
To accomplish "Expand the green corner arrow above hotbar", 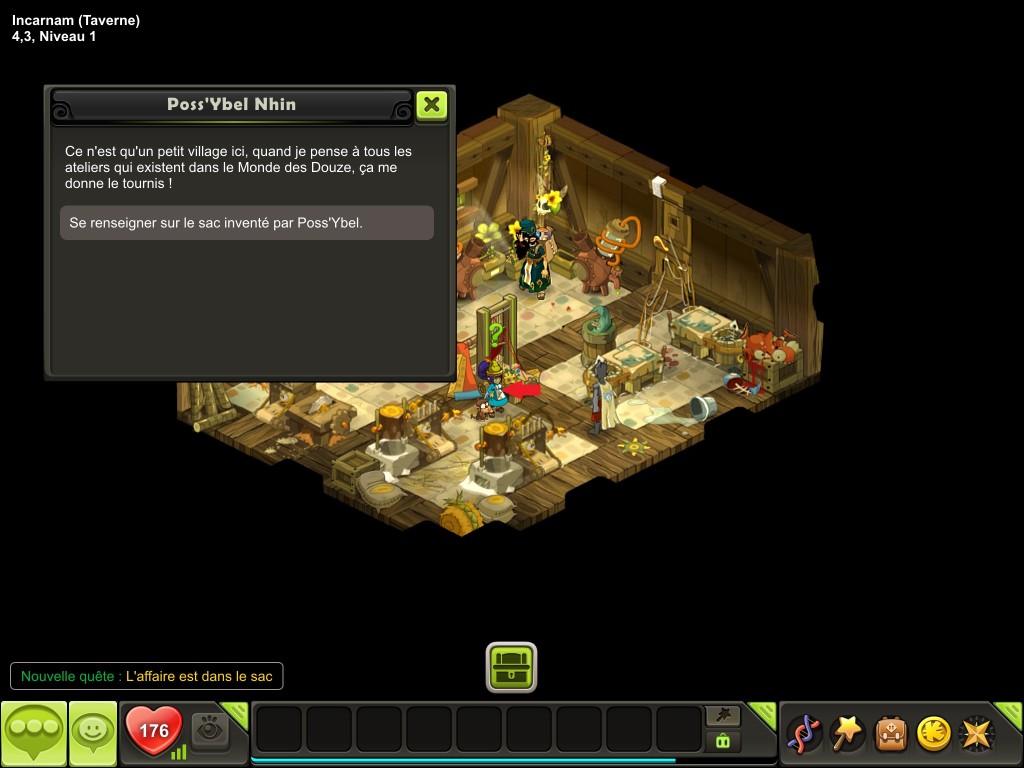I will (x=763, y=713).
